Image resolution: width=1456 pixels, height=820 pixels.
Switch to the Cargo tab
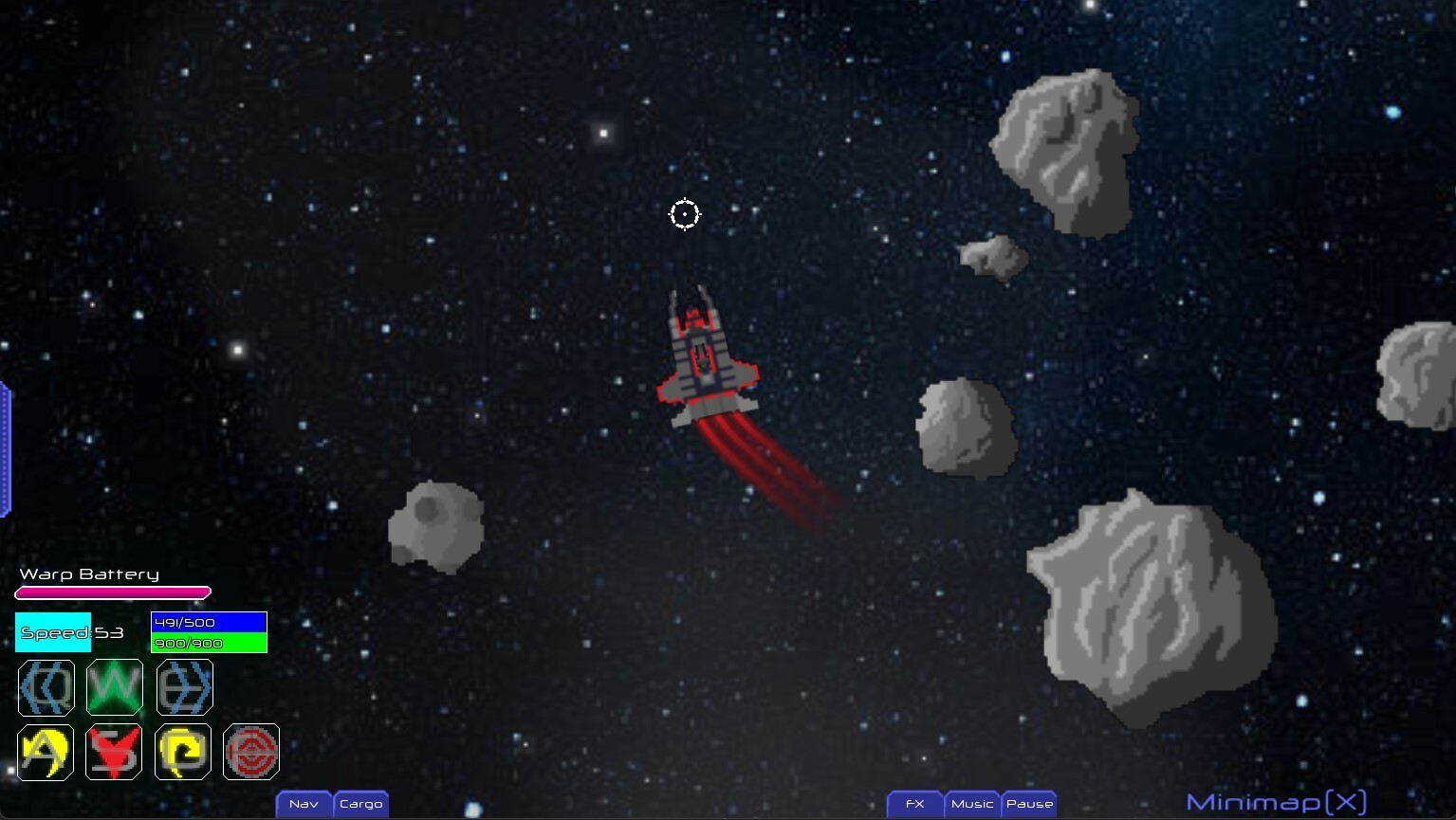coord(360,803)
